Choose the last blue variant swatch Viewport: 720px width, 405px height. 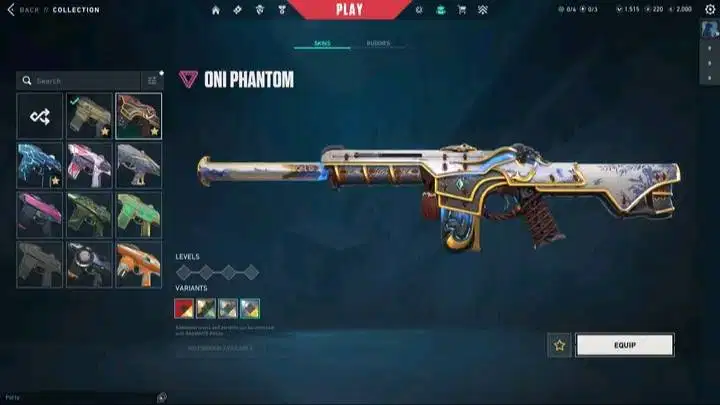(x=249, y=307)
